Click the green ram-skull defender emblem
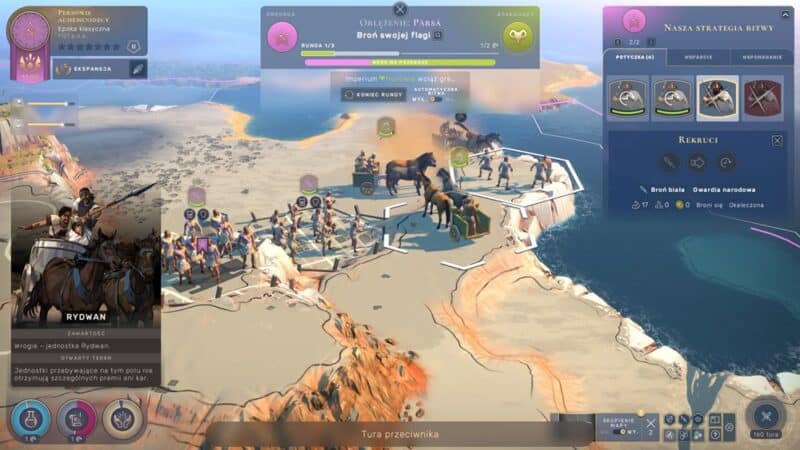 518,38
